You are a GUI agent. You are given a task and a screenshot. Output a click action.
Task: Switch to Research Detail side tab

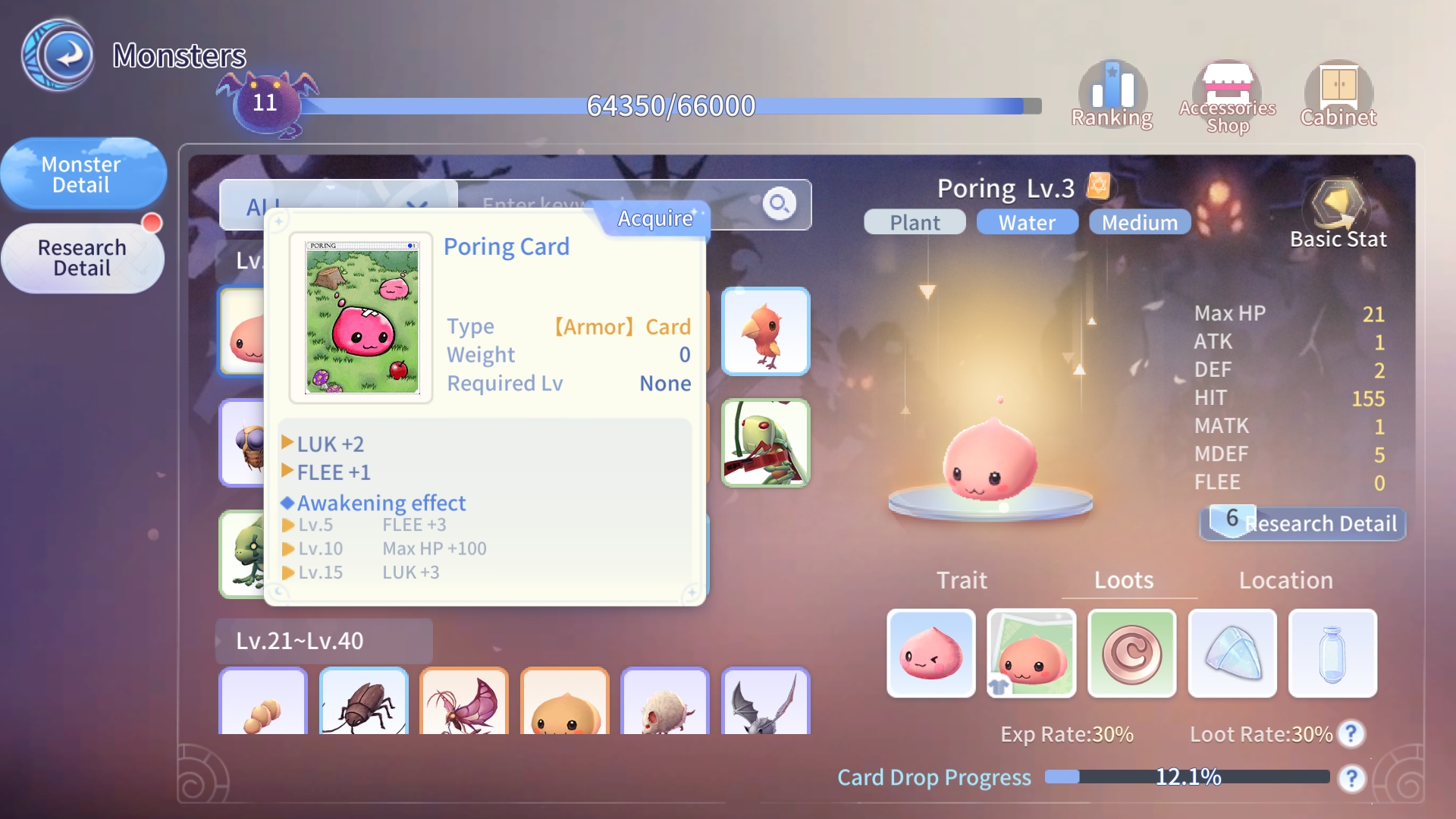point(82,258)
